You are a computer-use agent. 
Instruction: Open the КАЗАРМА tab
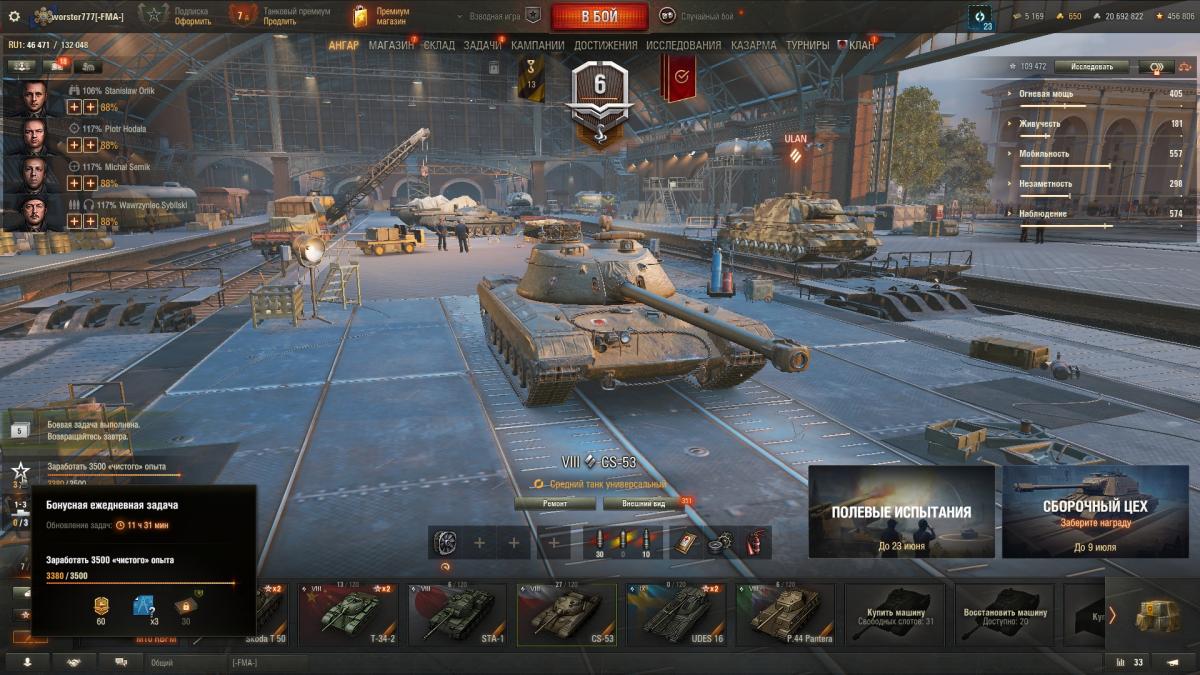tap(753, 45)
